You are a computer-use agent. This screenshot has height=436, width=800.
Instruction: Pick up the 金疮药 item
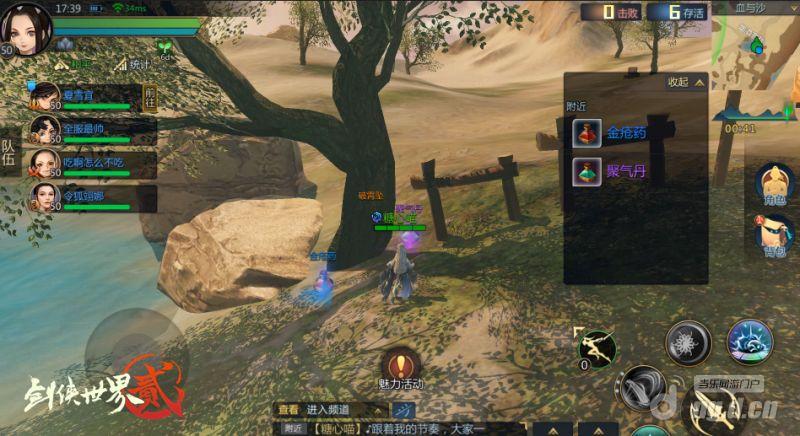coord(612,133)
